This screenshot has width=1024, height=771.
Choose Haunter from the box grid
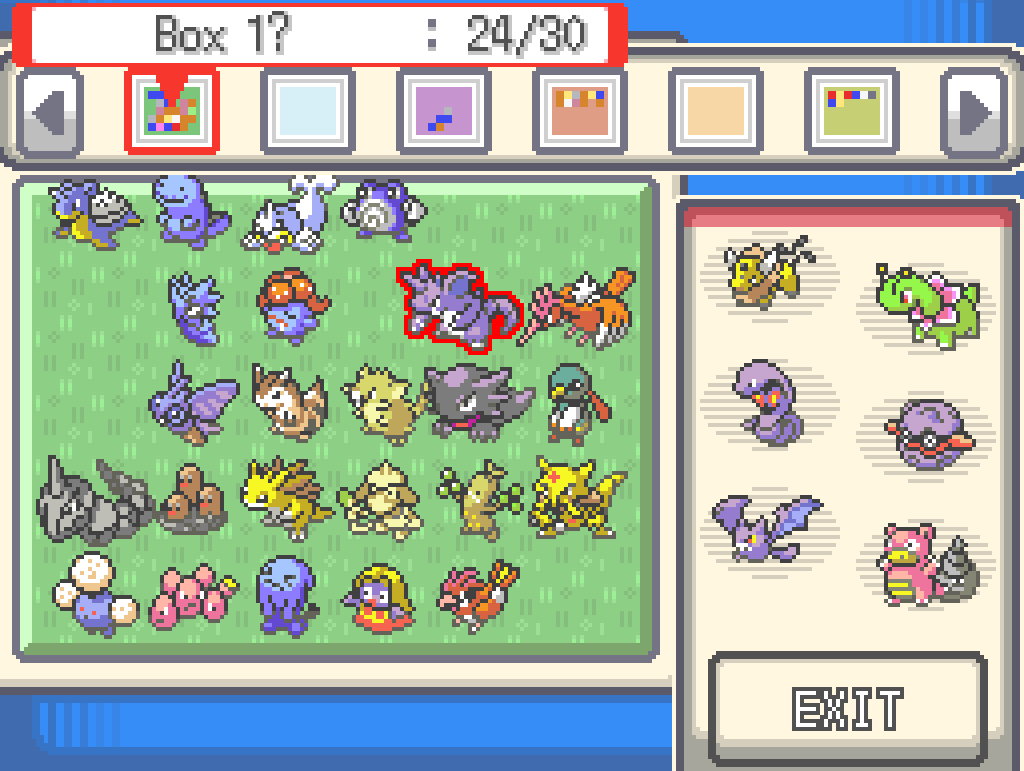(477, 400)
